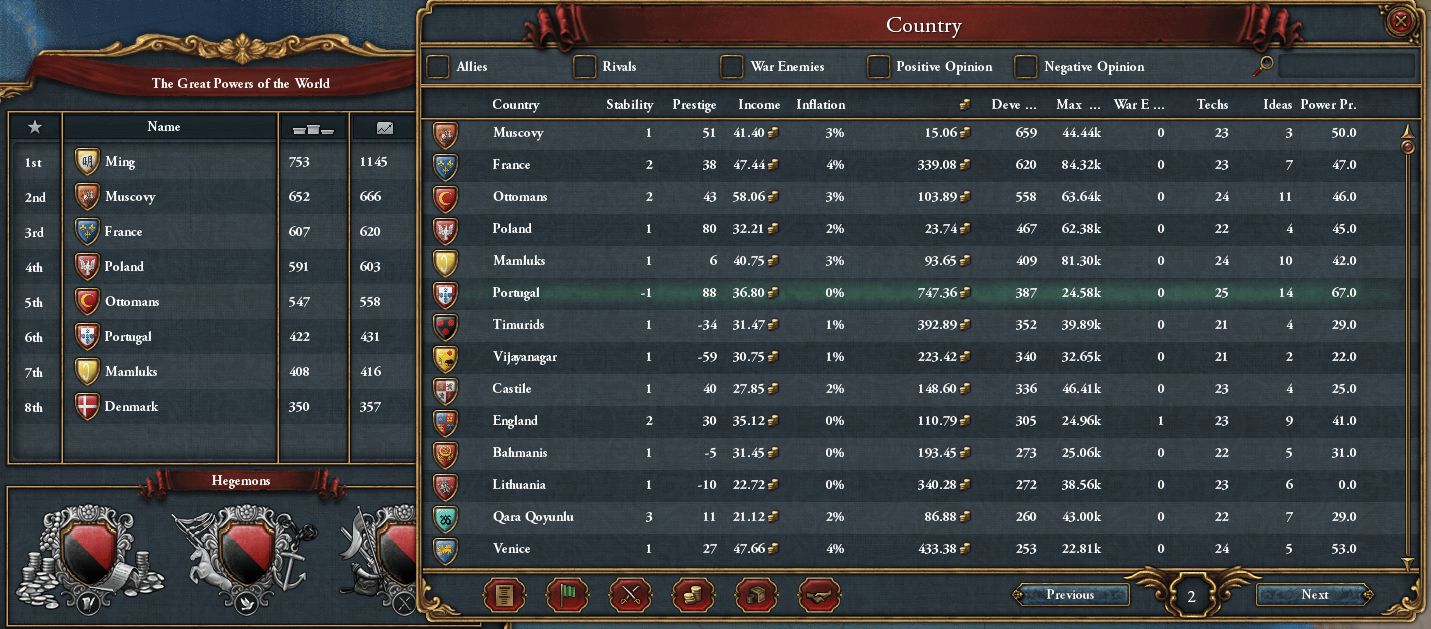
Task: Show the crossed swords military ledger
Action: point(631,595)
